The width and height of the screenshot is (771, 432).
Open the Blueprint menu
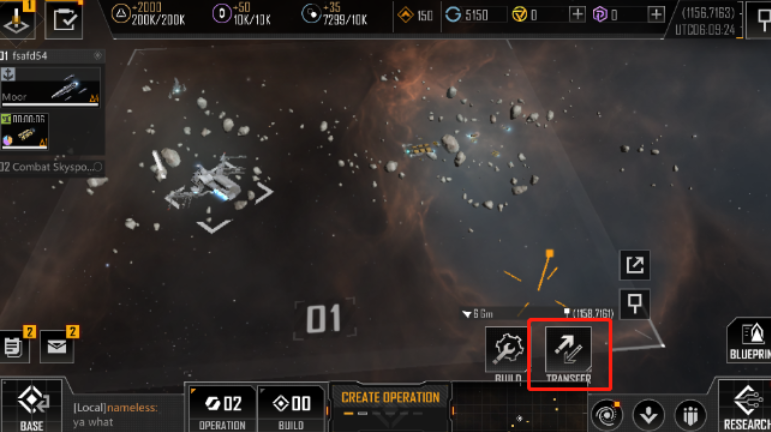(748, 342)
